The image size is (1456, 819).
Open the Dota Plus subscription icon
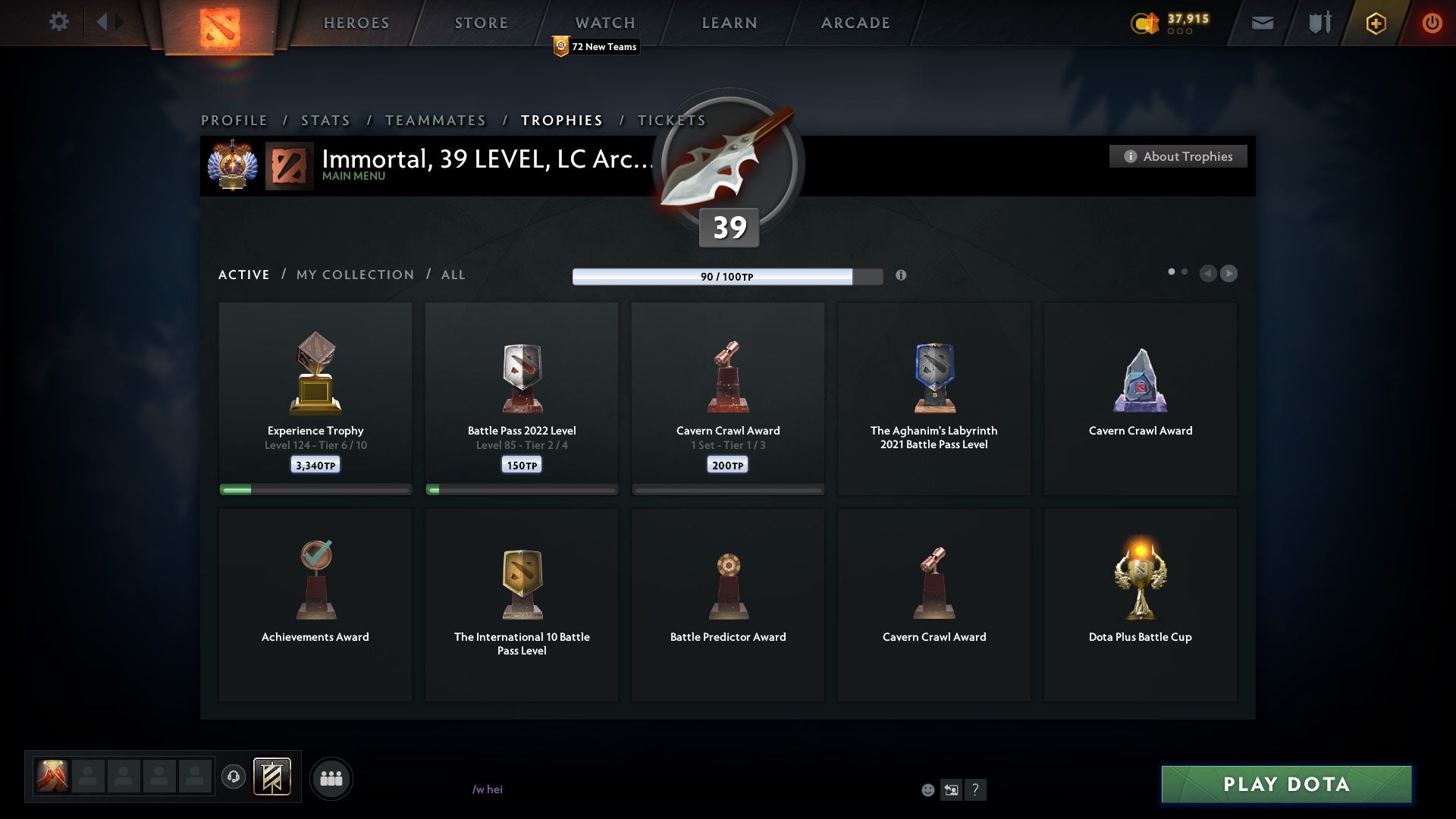point(1375,23)
